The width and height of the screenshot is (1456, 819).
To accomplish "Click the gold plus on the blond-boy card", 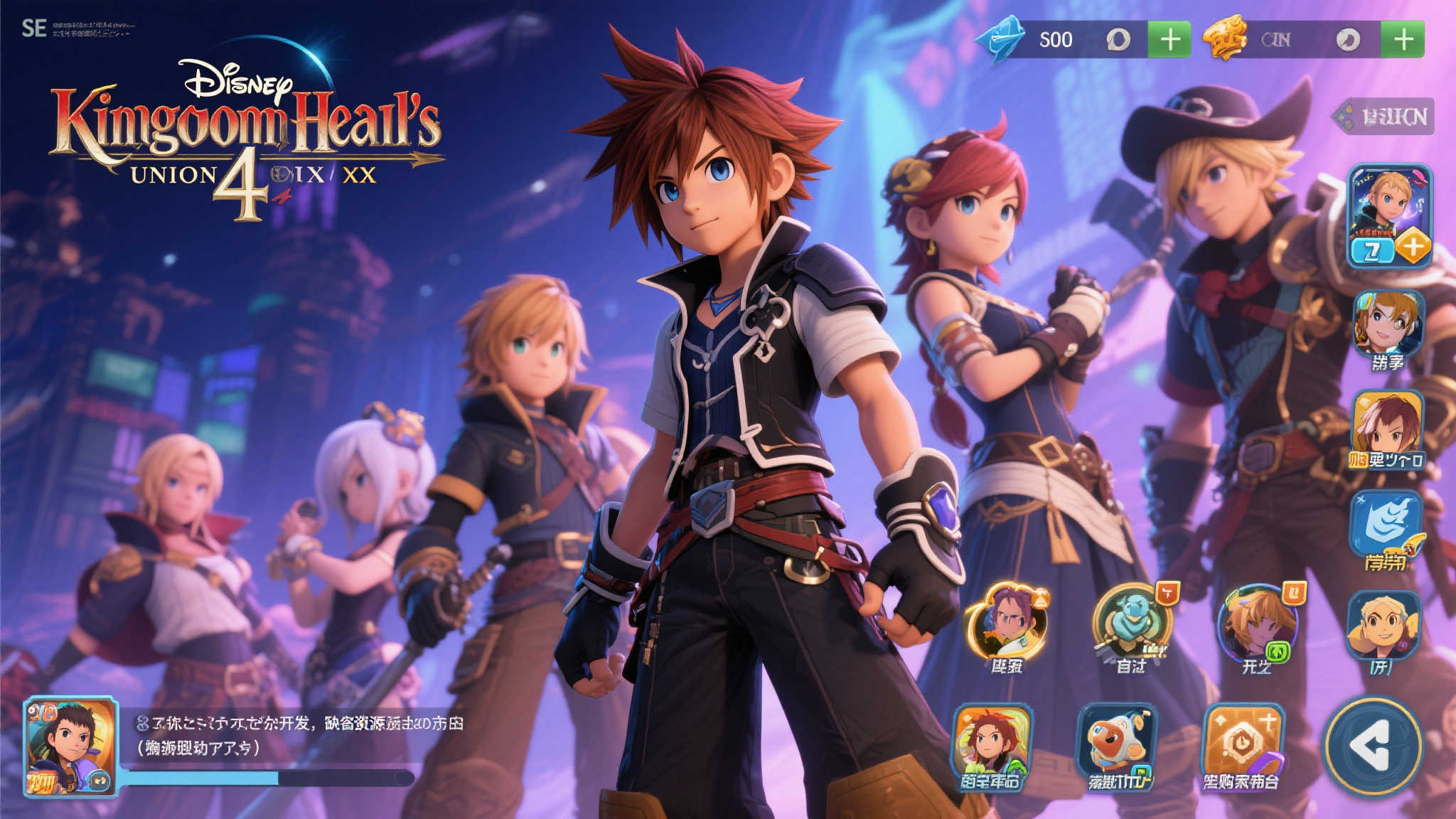I will click(x=1413, y=247).
